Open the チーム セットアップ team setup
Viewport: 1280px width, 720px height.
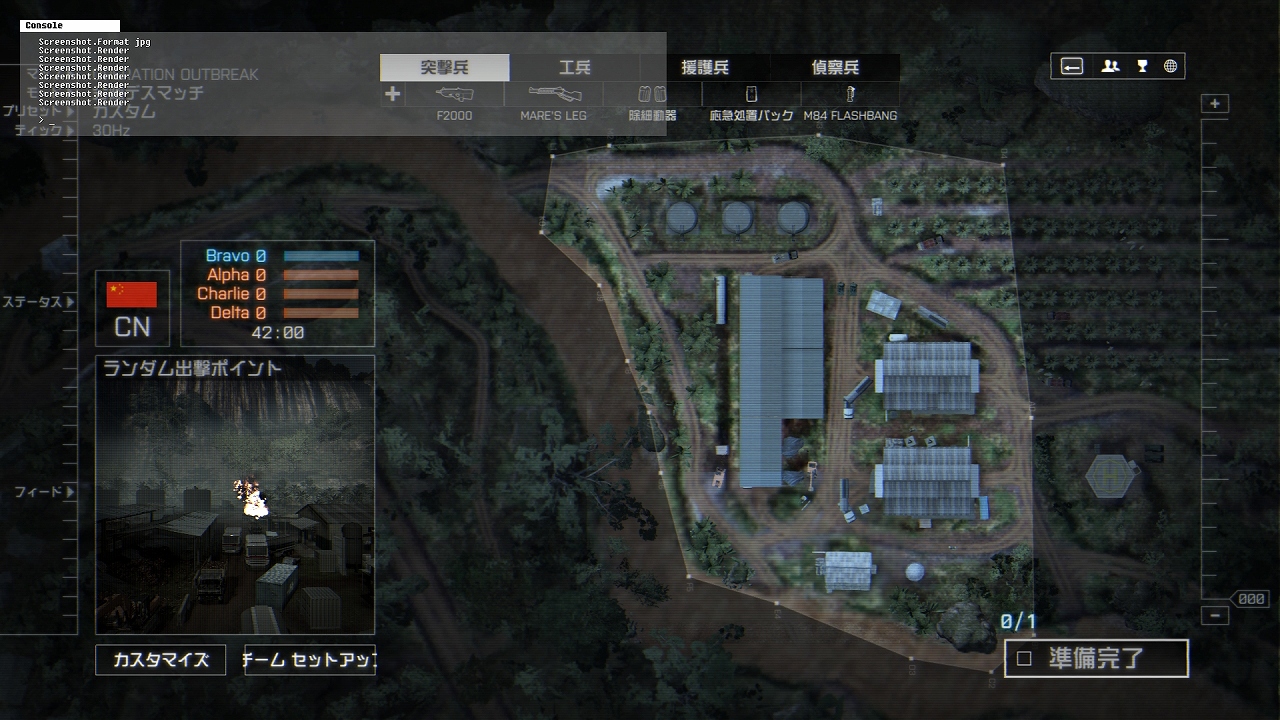(x=310, y=660)
